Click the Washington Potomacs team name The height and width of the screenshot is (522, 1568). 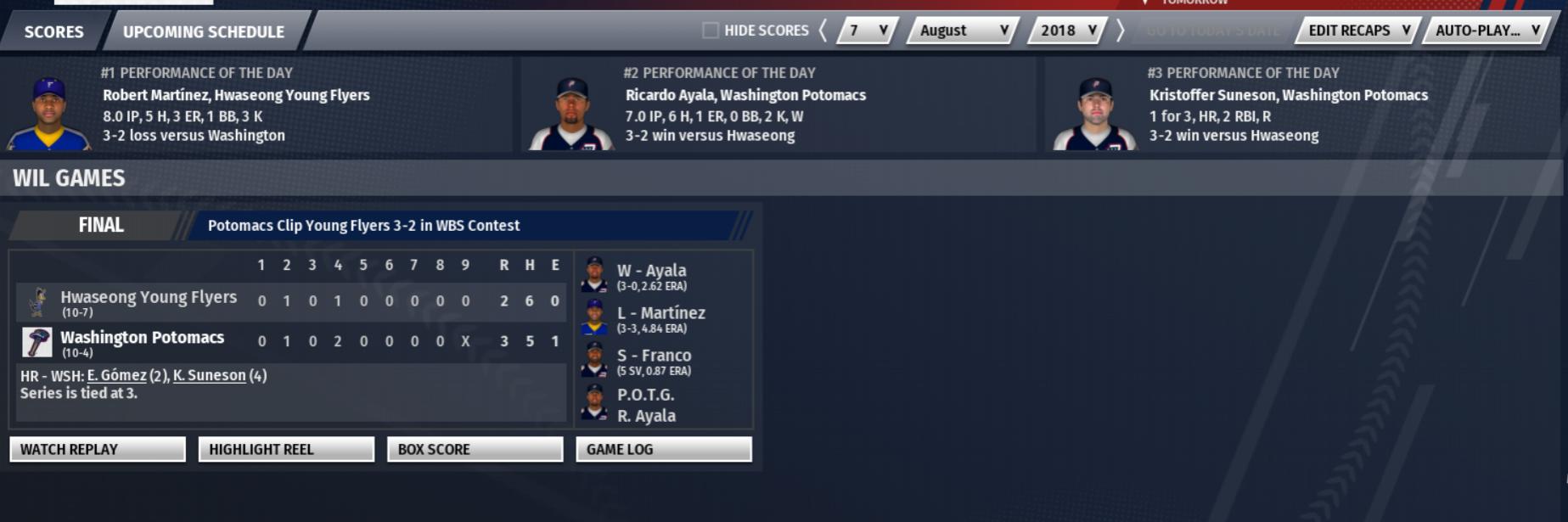tap(143, 338)
